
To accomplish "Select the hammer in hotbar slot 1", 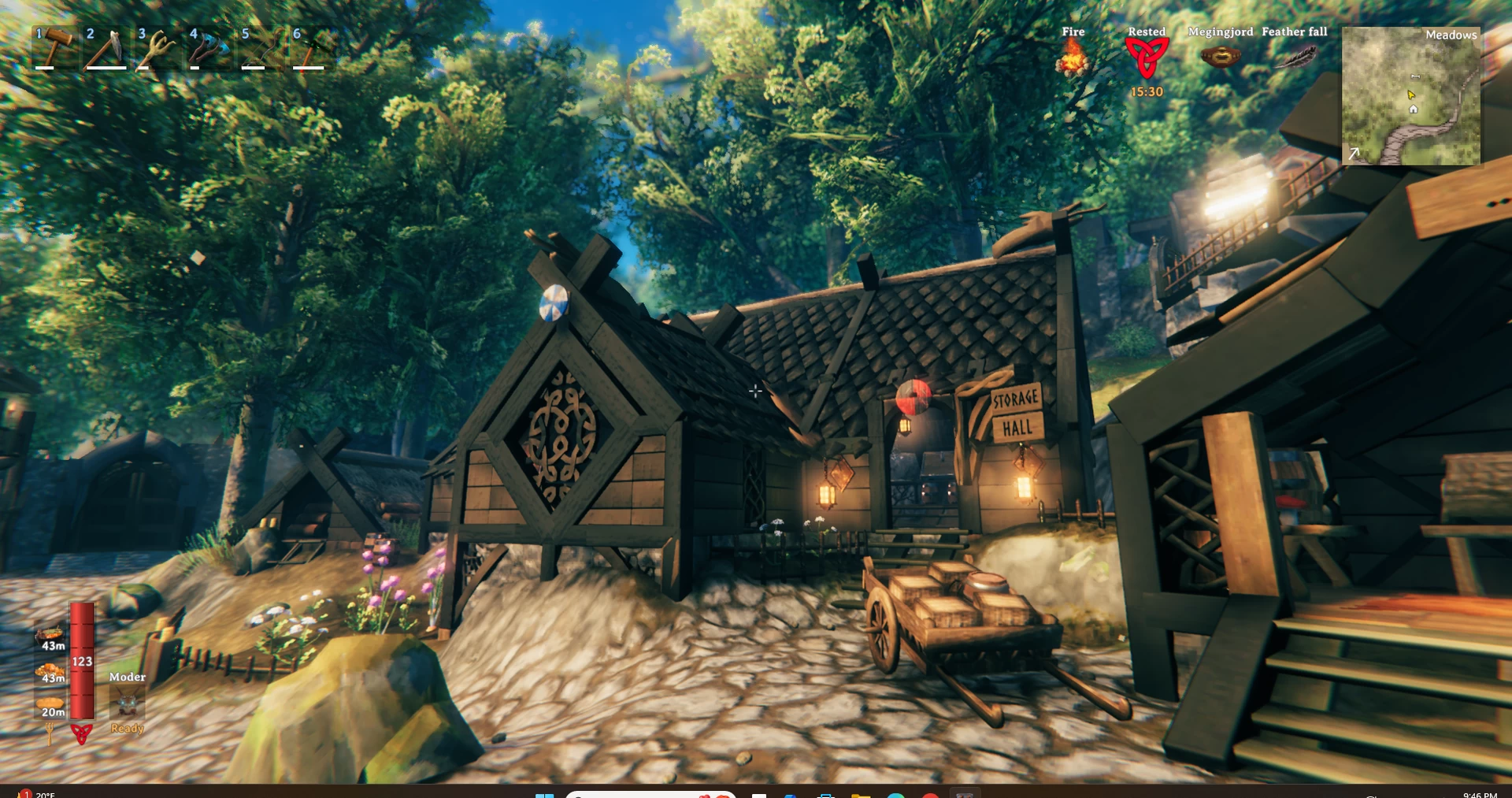I will click(54, 49).
